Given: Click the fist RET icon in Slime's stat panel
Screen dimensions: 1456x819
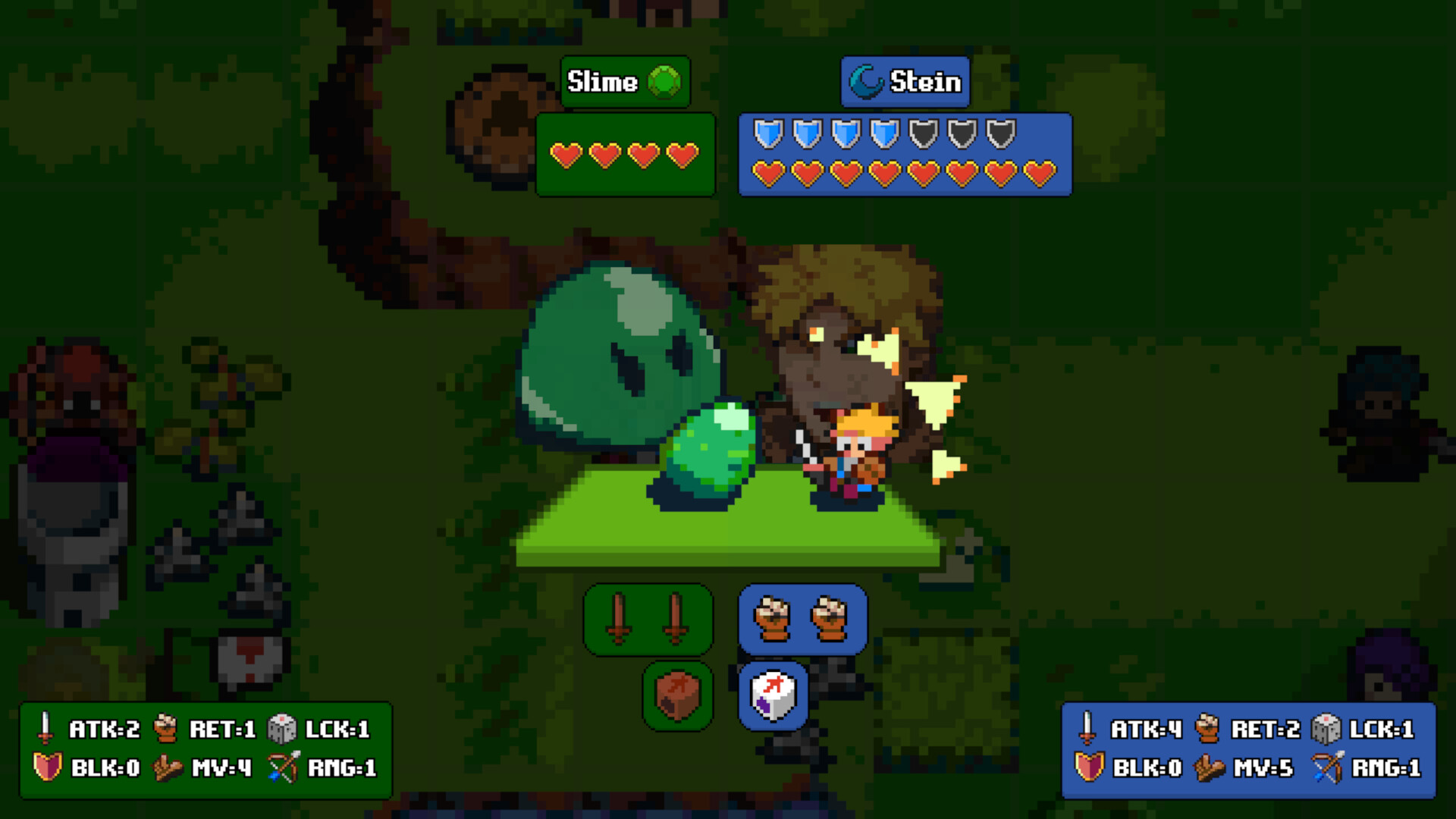Looking at the screenshot, I should tap(165, 727).
